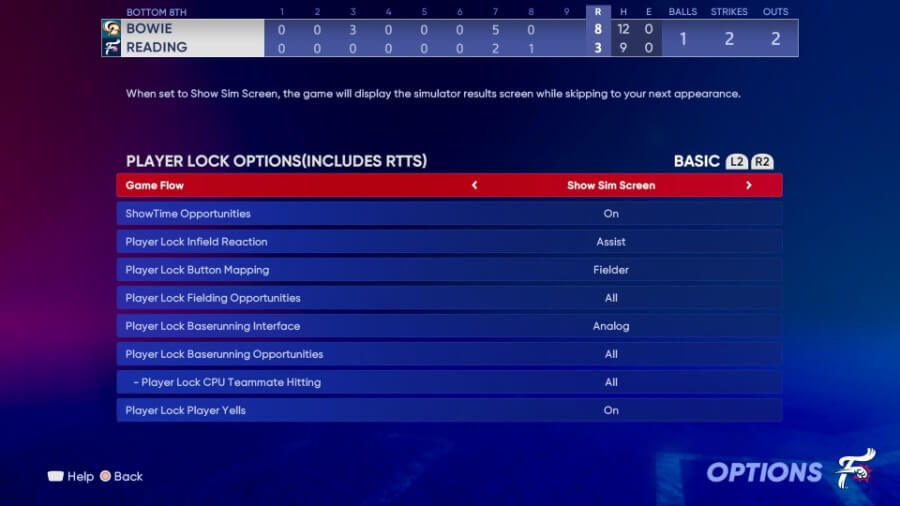
Task: Choose Player Lock Baserunning Opportunities row
Action: pos(449,353)
